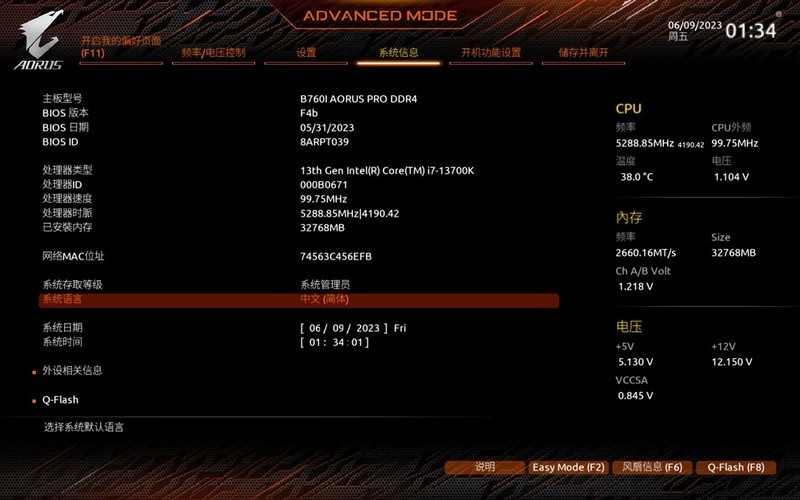
Task: Switch to Easy Mode (F2)
Action: 568,467
